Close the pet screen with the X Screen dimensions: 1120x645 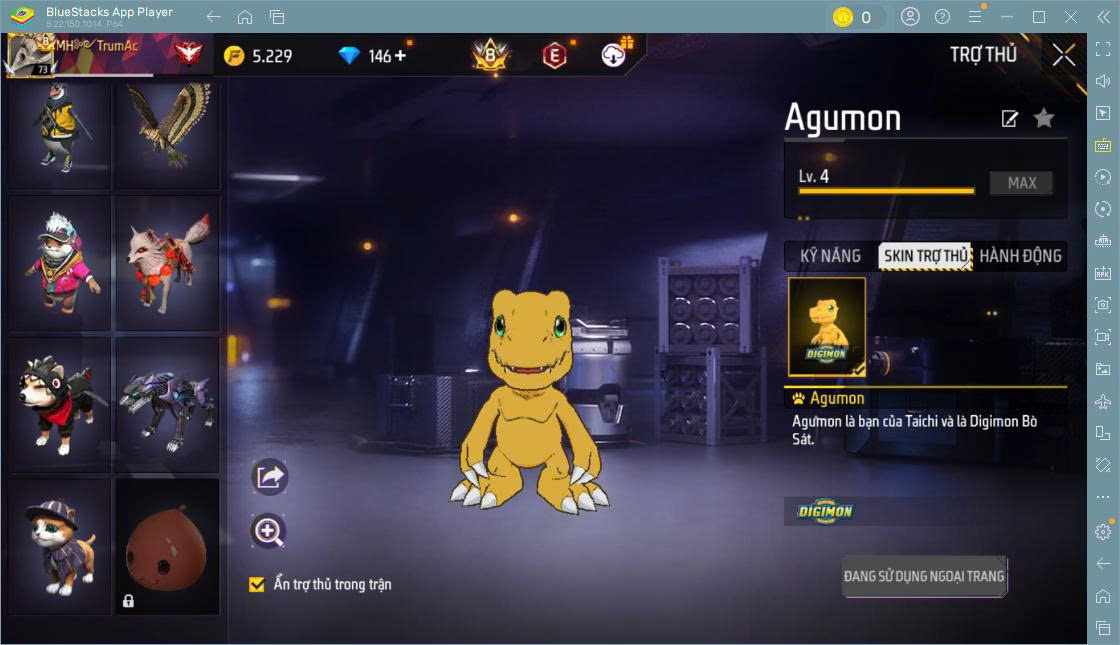(1064, 55)
